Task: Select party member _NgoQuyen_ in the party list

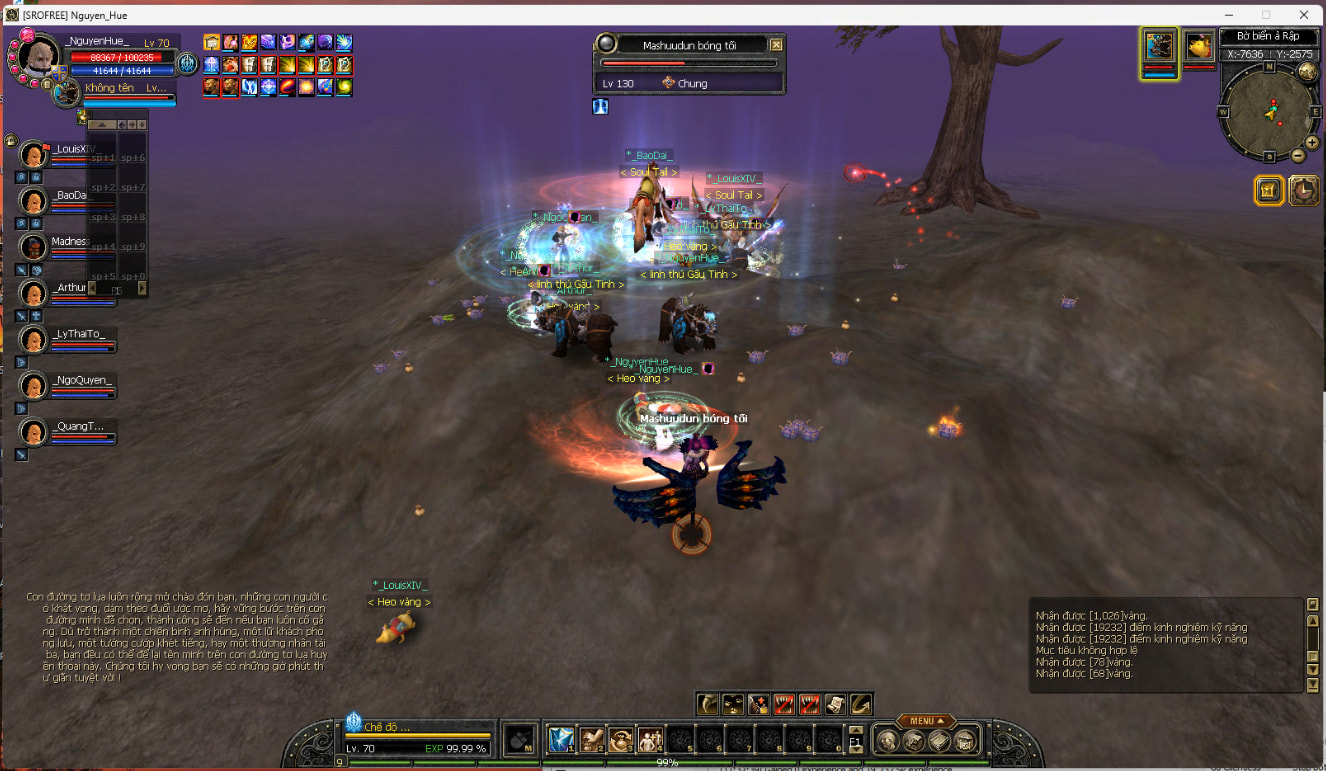Action: tap(34, 385)
